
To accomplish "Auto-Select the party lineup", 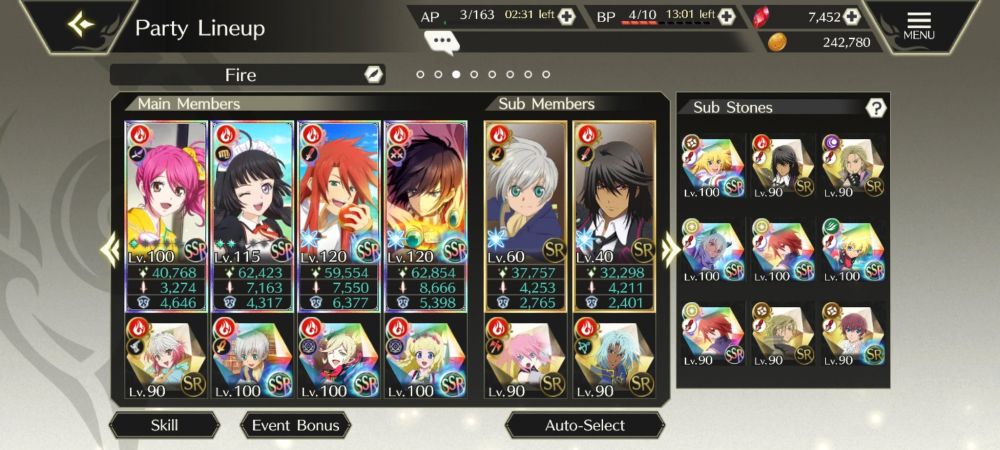I will pos(584,425).
